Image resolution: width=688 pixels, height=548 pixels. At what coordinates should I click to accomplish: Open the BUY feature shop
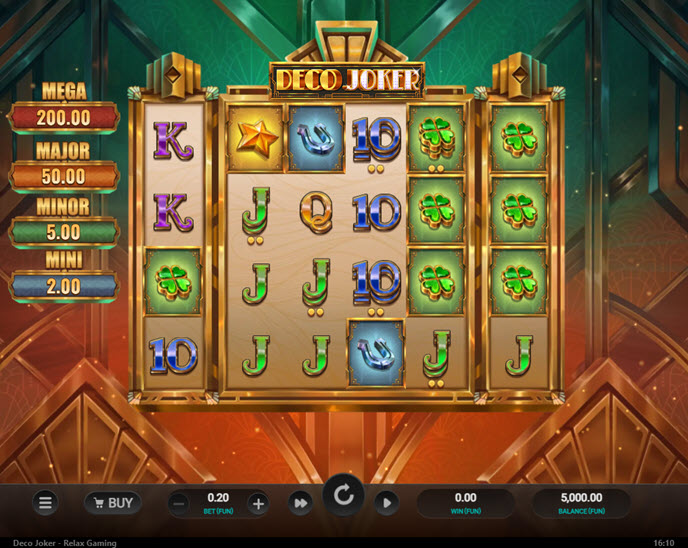pyautogui.click(x=112, y=502)
